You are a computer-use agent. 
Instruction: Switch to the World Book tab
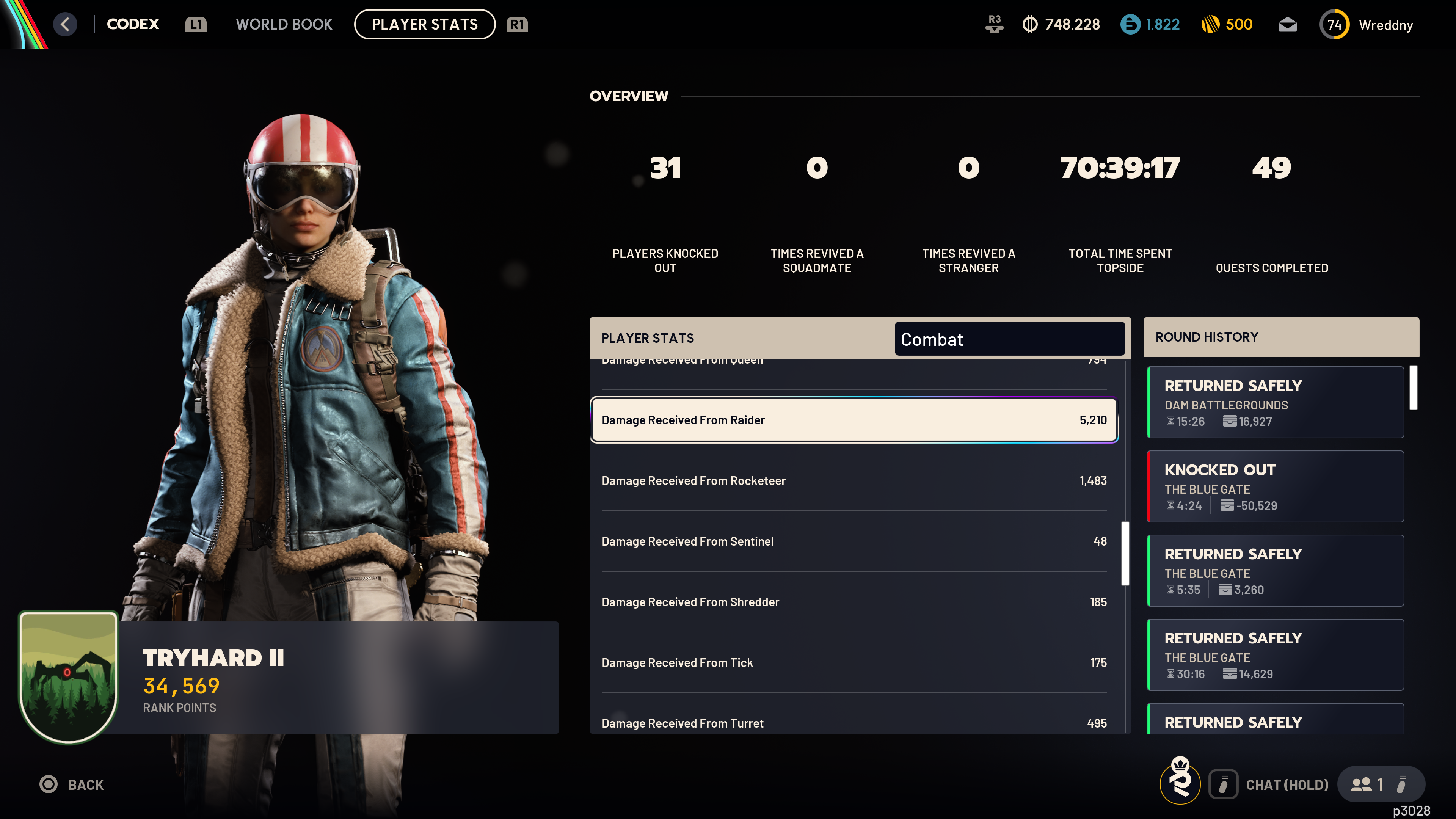pos(284,24)
